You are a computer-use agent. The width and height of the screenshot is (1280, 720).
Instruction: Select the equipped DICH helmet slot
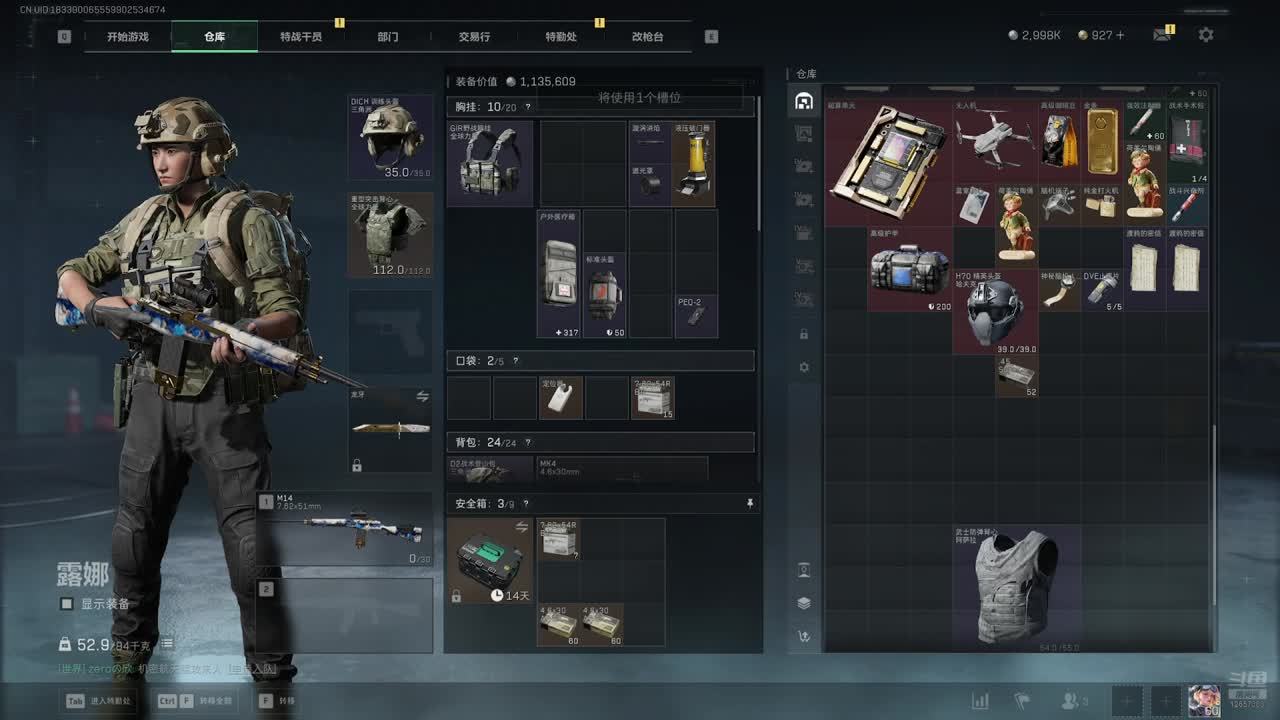[x=390, y=137]
